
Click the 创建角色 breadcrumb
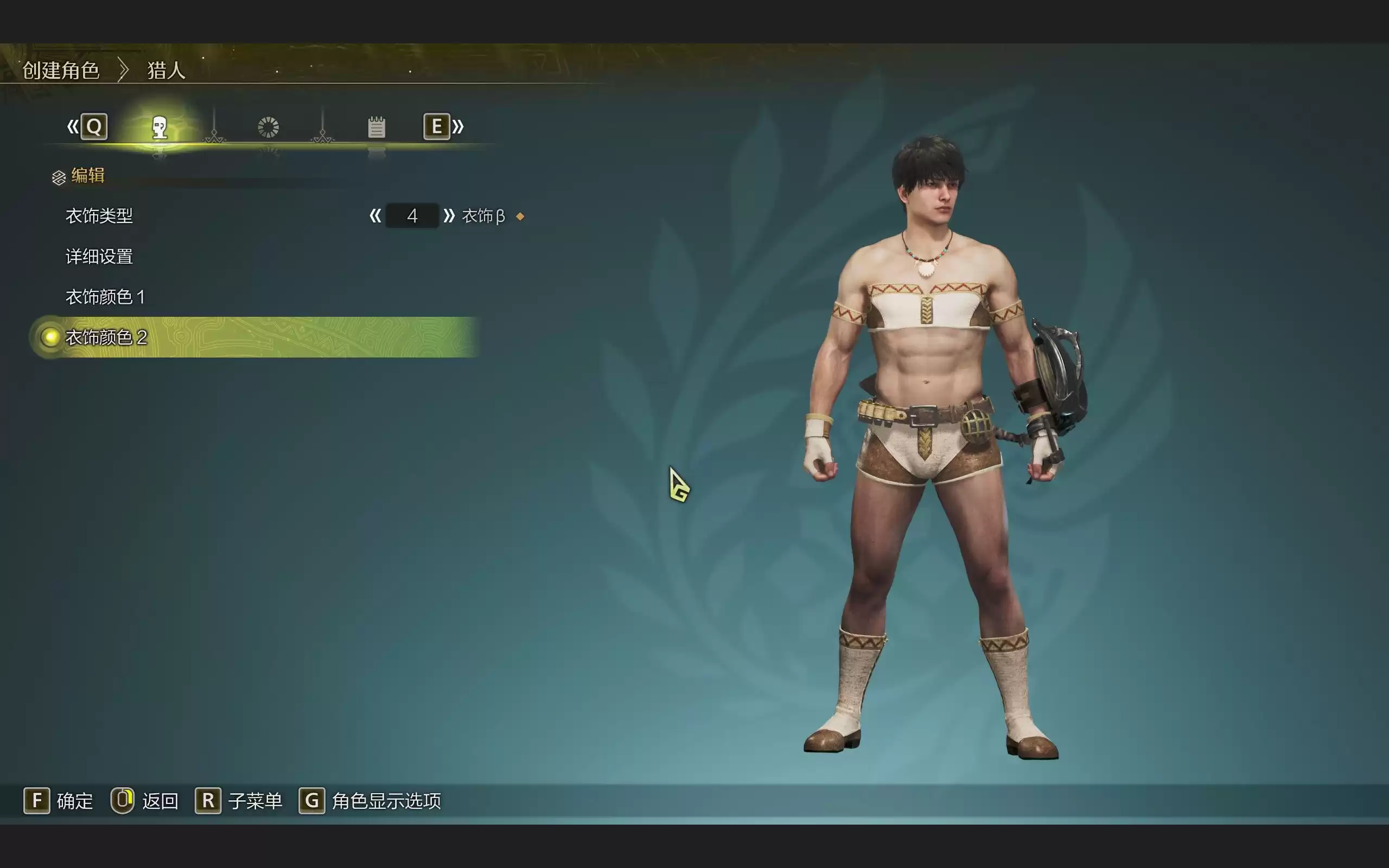coord(61,71)
